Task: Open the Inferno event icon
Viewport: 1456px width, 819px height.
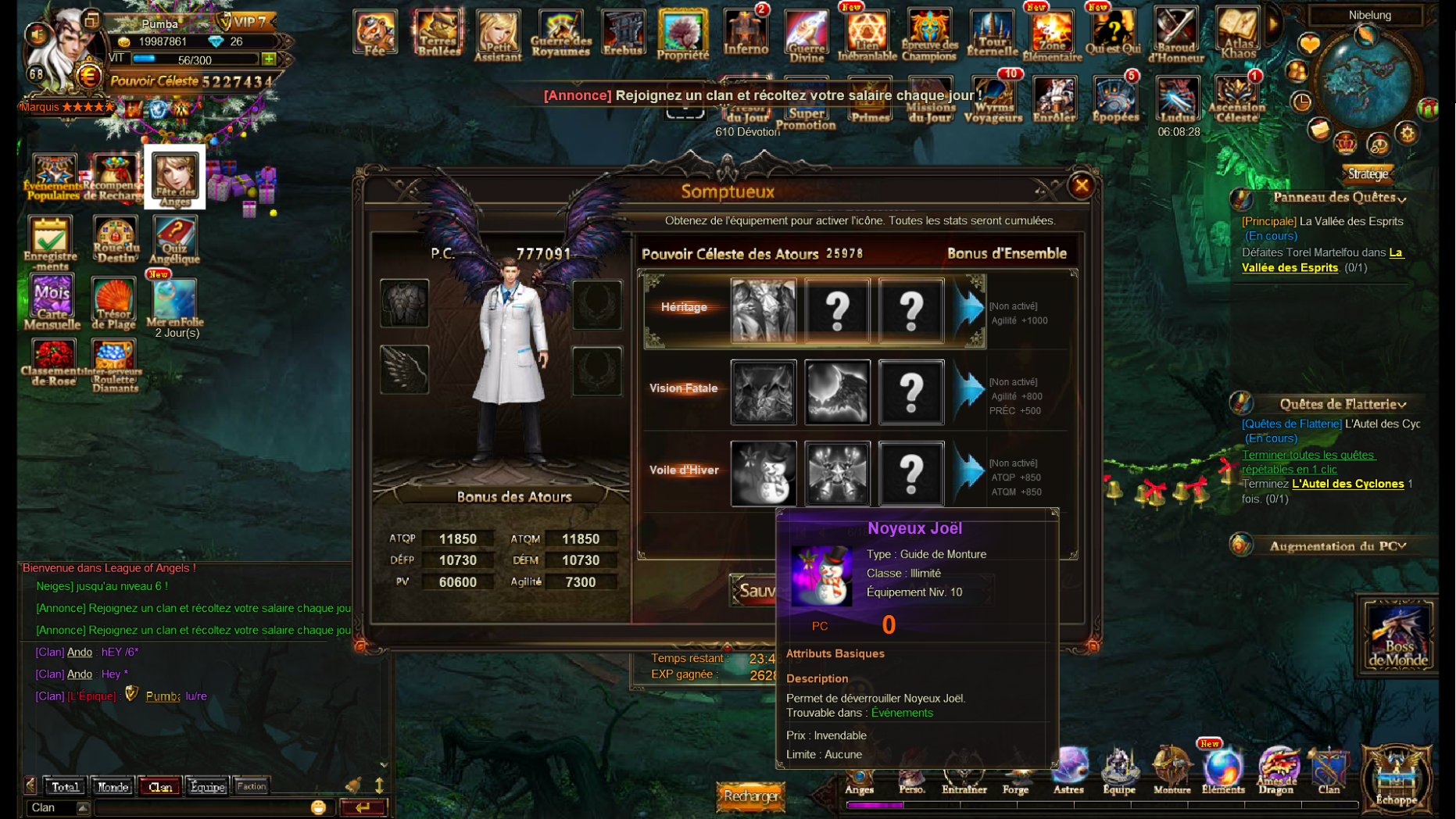Action: (x=745, y=32)
